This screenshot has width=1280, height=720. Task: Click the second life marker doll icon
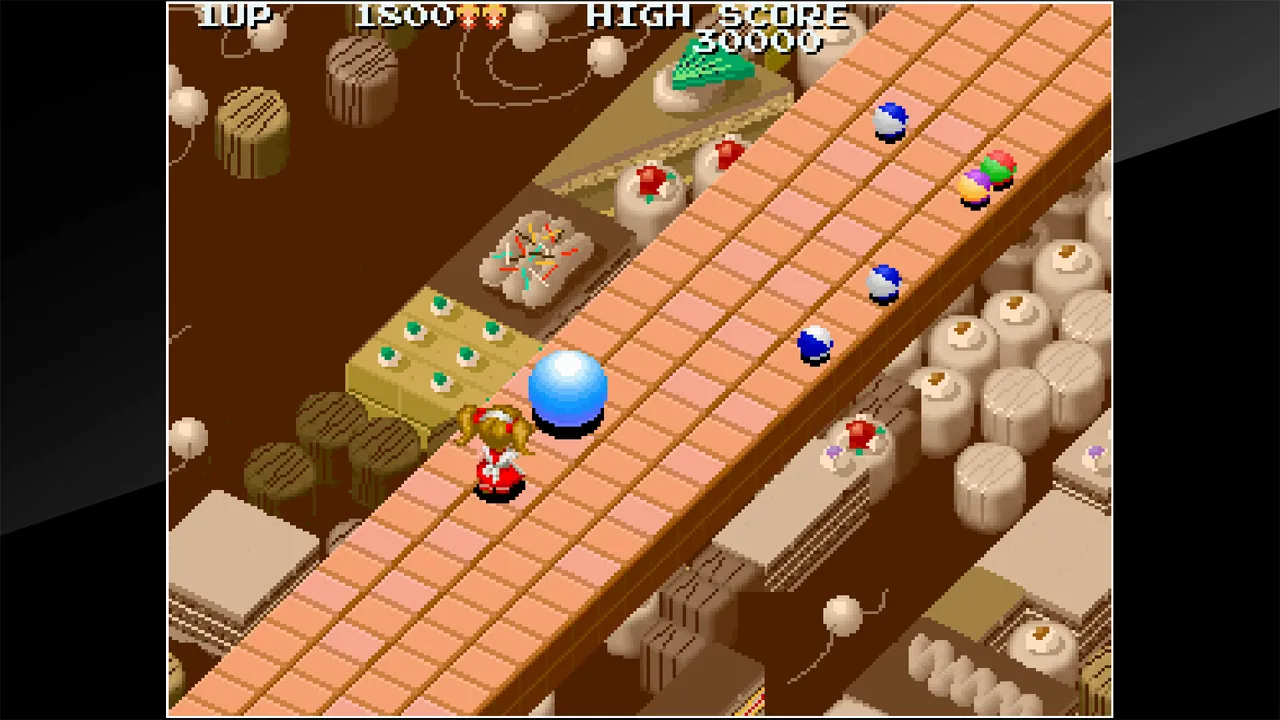point(494,16)
